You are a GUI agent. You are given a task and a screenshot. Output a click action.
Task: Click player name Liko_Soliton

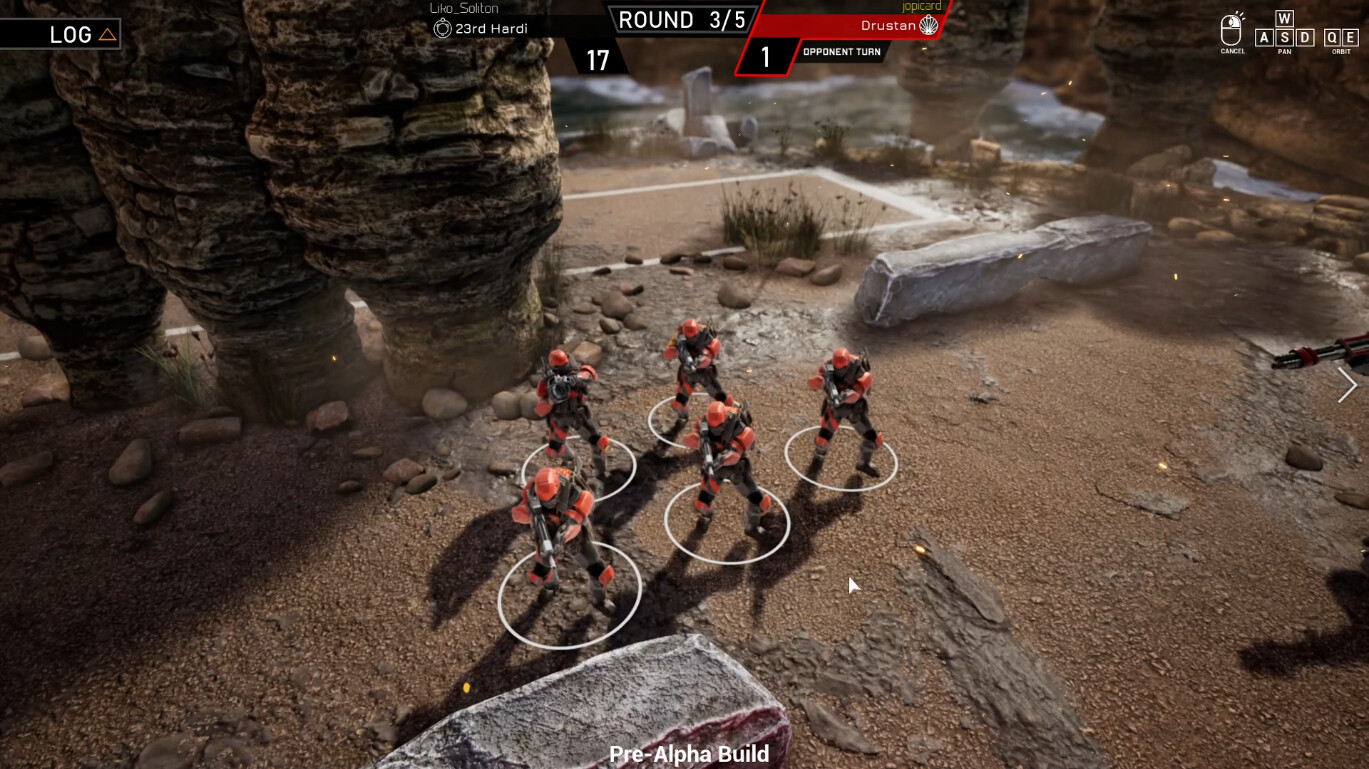pyautogui.click(x=463, y=8)
